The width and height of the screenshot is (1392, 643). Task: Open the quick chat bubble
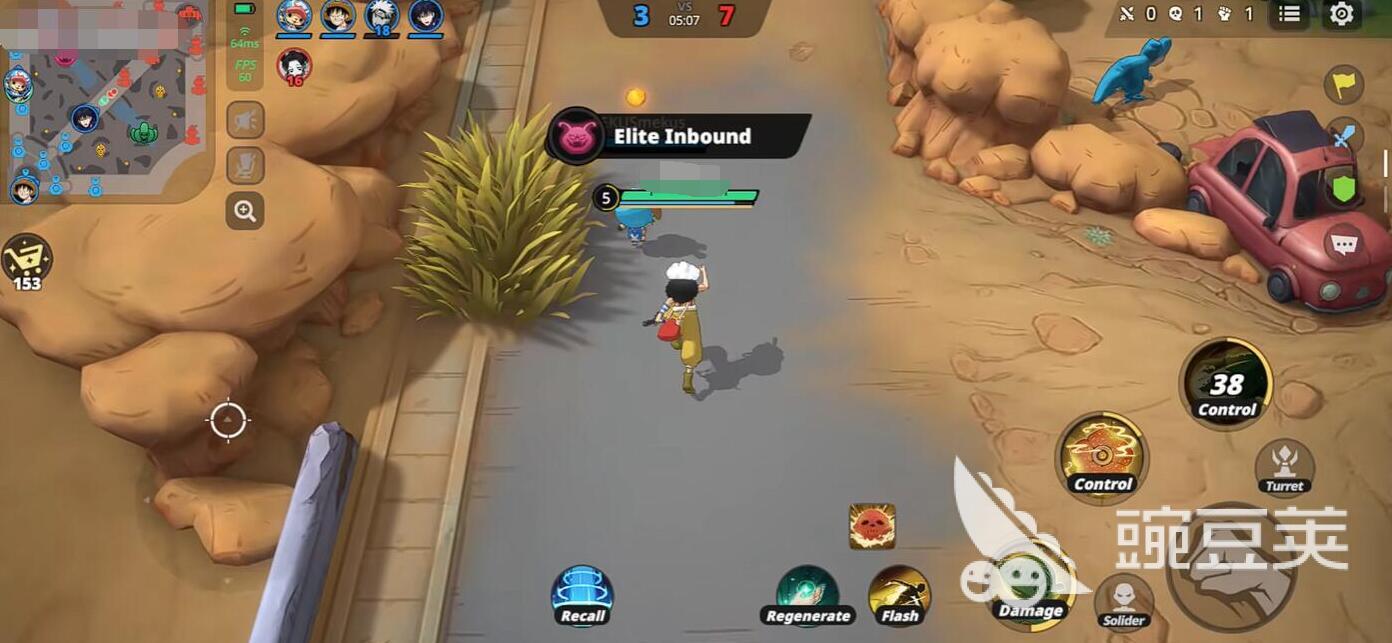1344,243
